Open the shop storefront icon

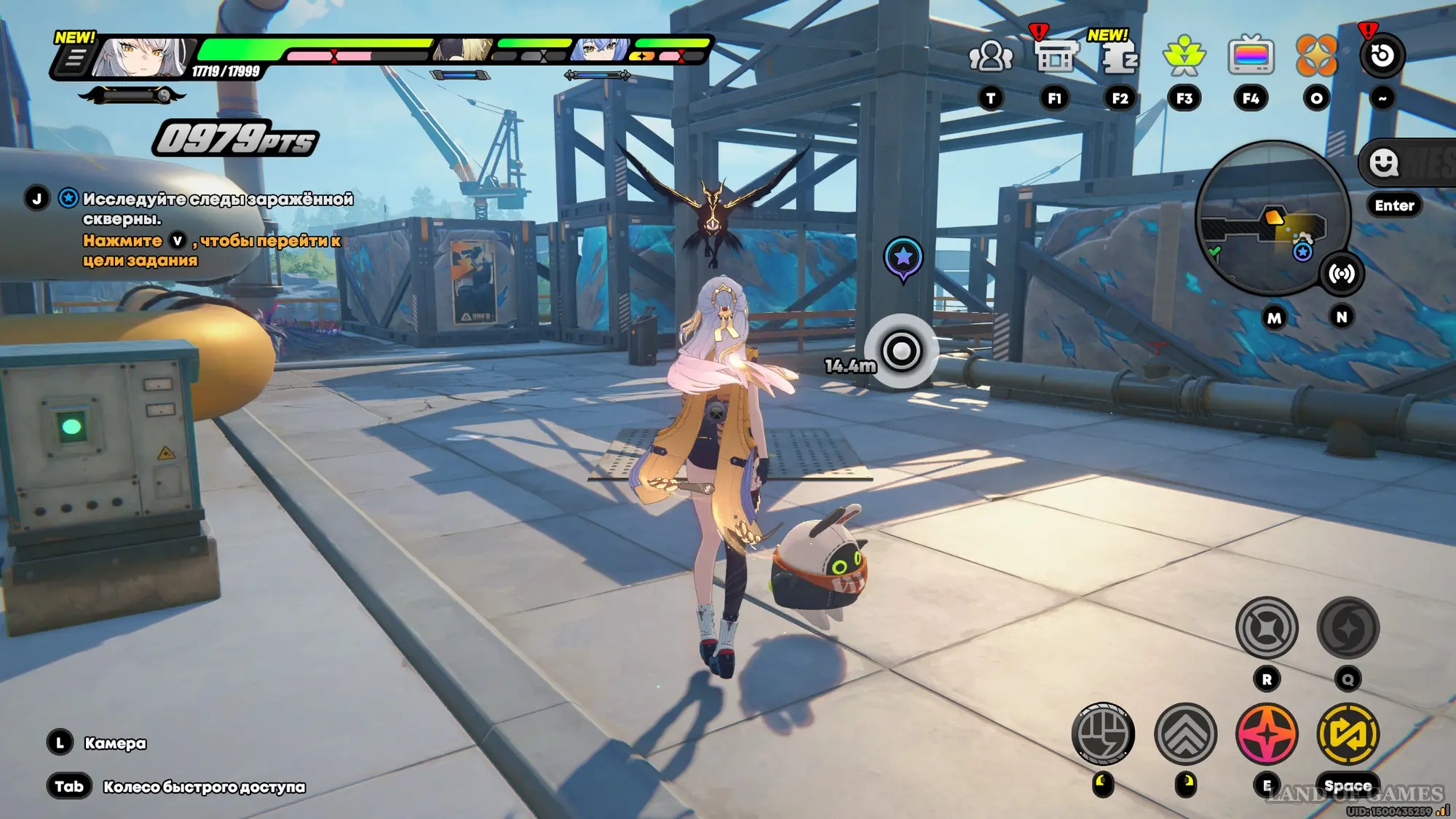point(1055,56)
